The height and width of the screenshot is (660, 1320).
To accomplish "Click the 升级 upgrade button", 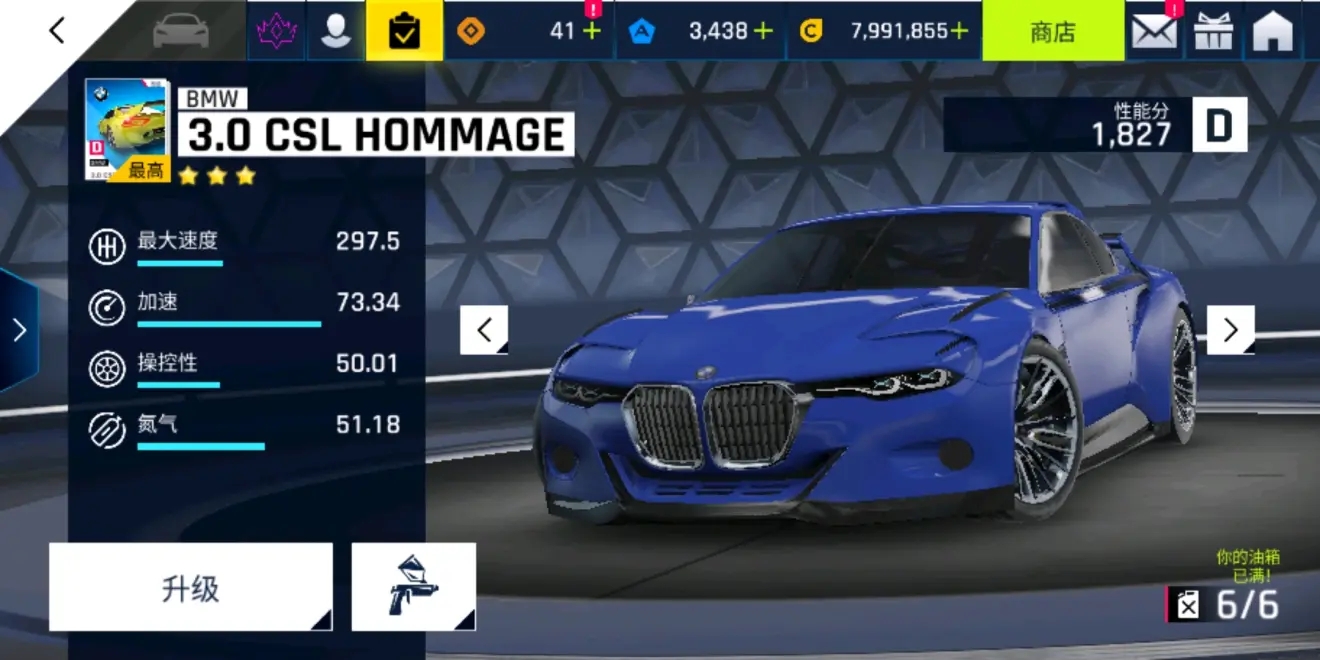I will [190, 588].
